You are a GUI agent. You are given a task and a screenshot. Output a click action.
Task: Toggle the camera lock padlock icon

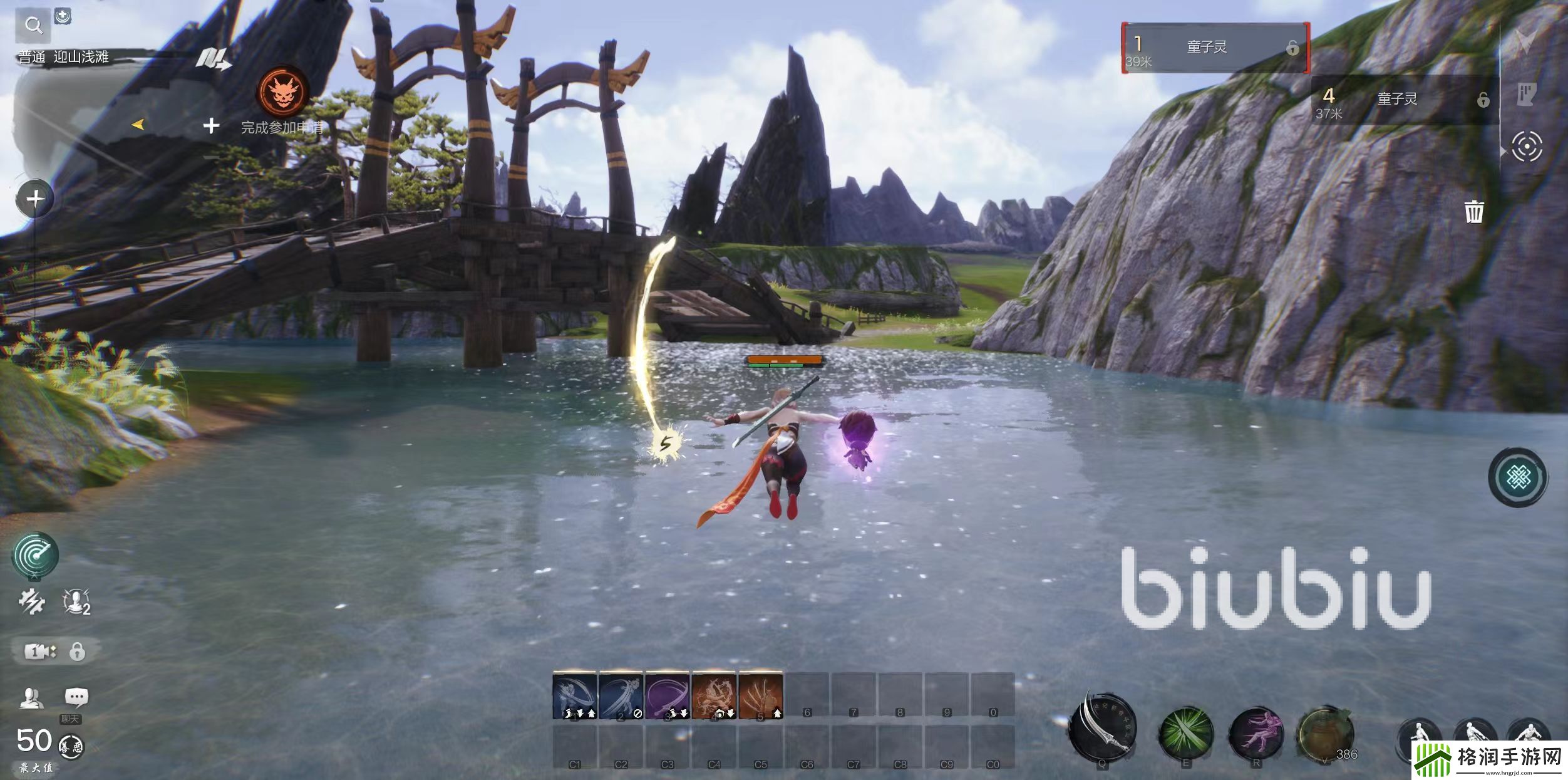tap(77, 652)
